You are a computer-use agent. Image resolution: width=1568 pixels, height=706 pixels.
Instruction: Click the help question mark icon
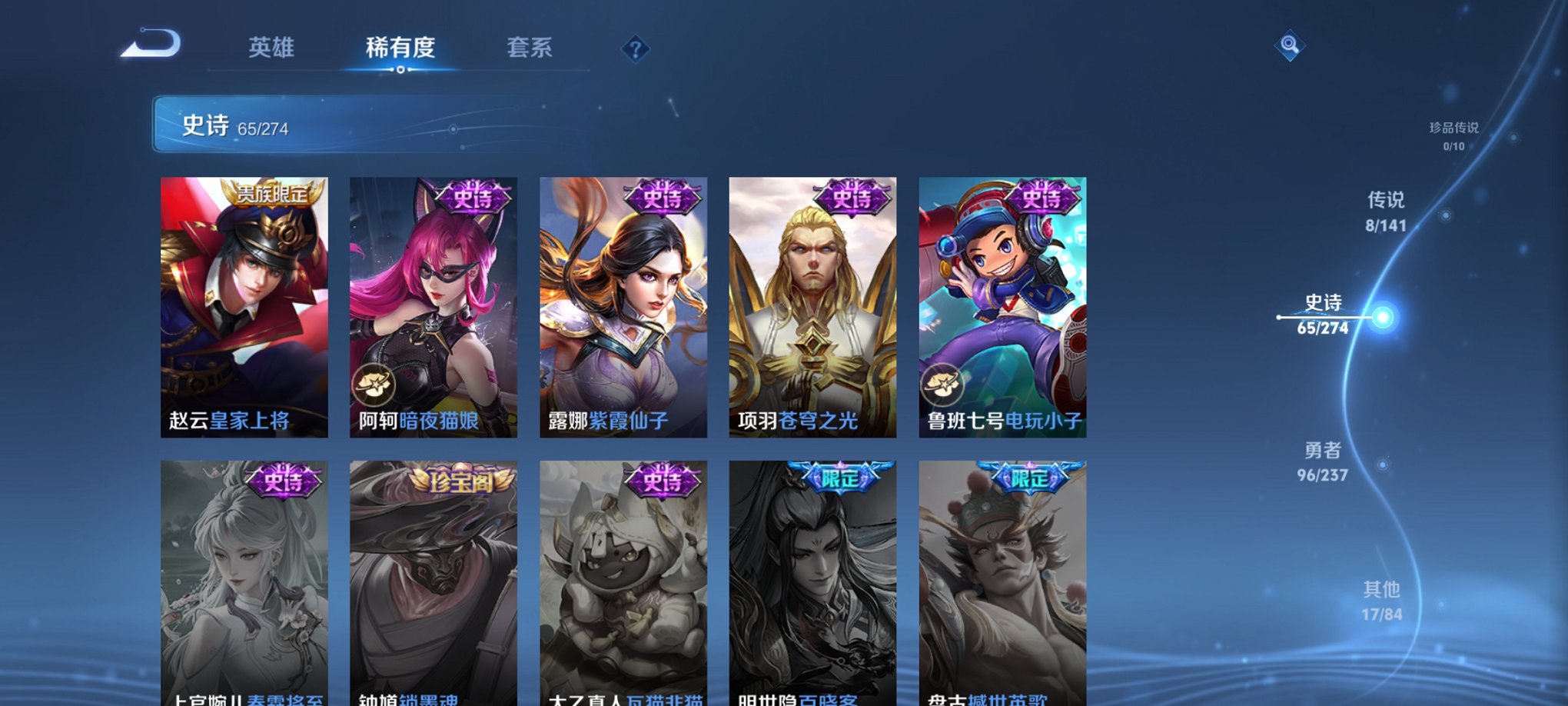[x=635, y=49]
